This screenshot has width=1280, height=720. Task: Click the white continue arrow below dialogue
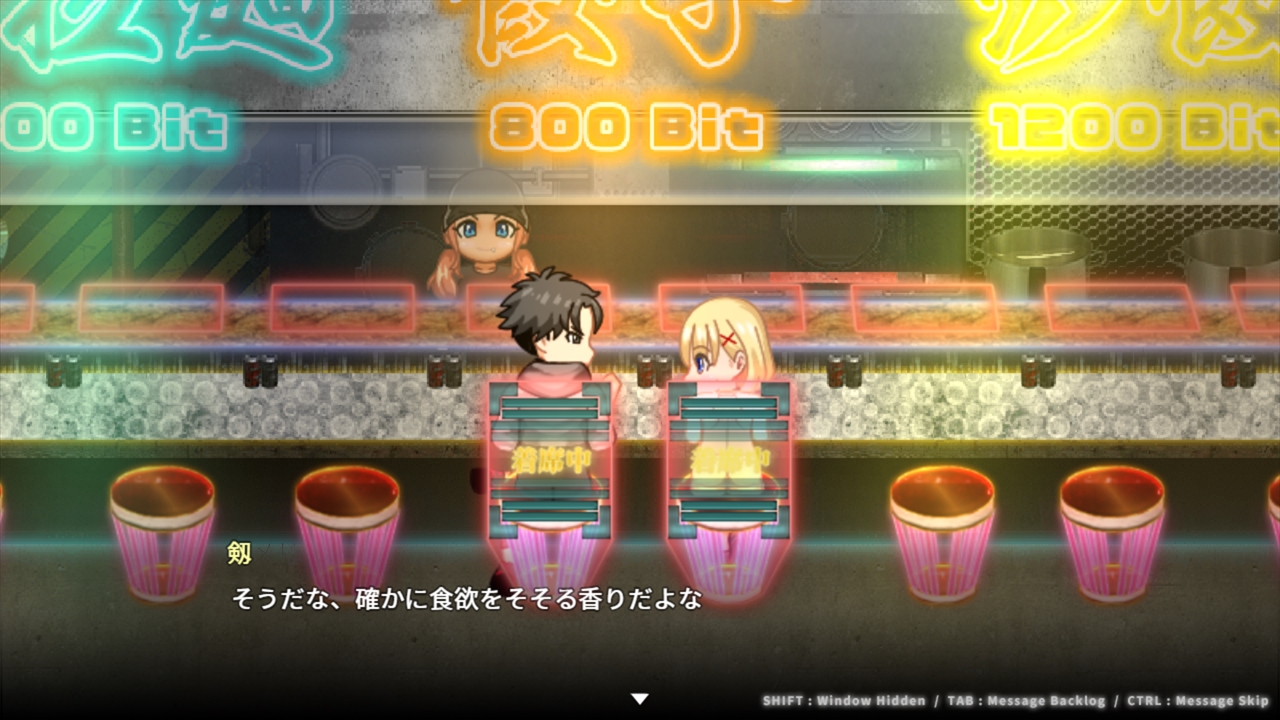click(x=640, y=699)
